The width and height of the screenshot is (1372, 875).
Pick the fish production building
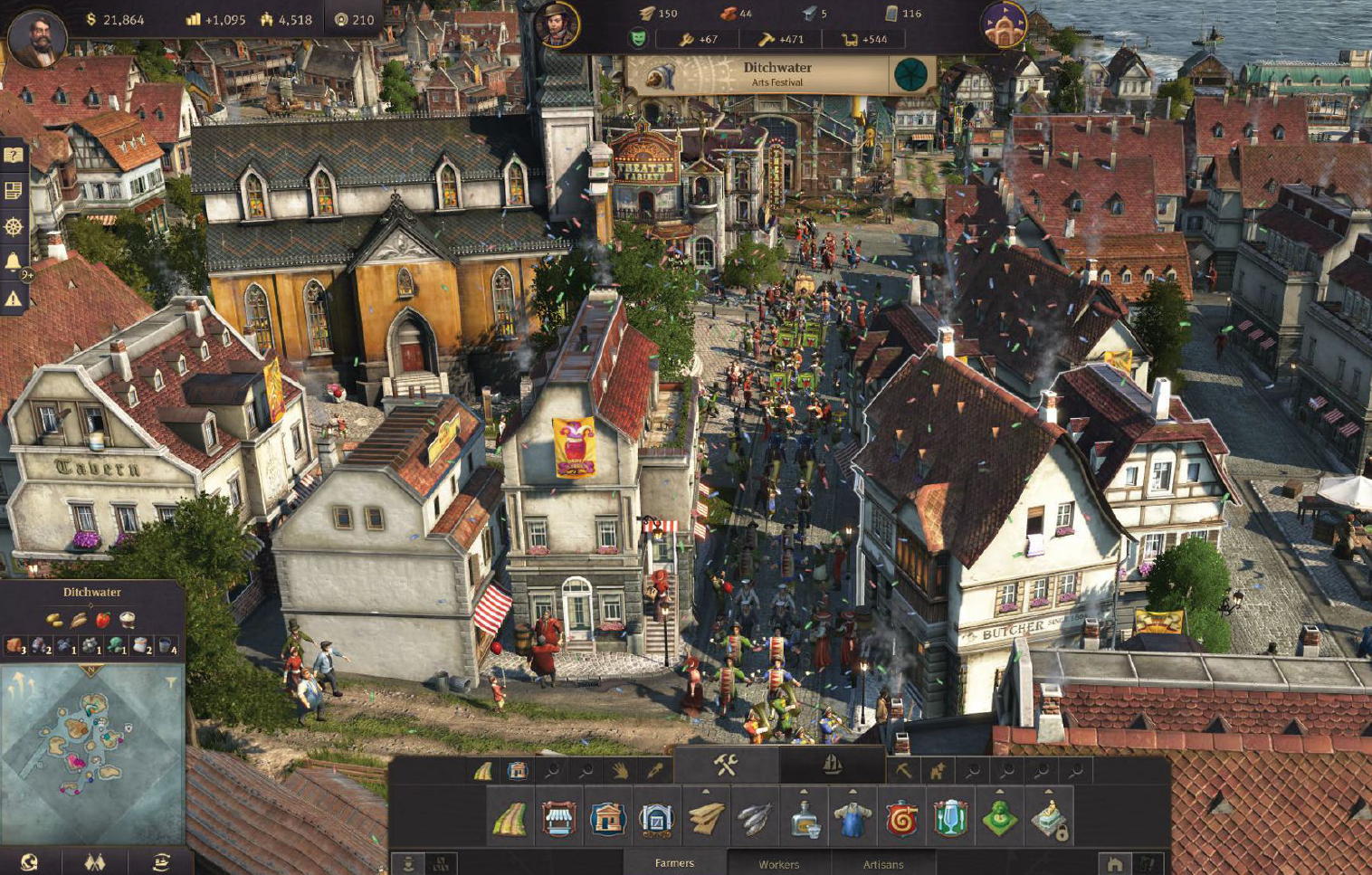coord(755,819)
